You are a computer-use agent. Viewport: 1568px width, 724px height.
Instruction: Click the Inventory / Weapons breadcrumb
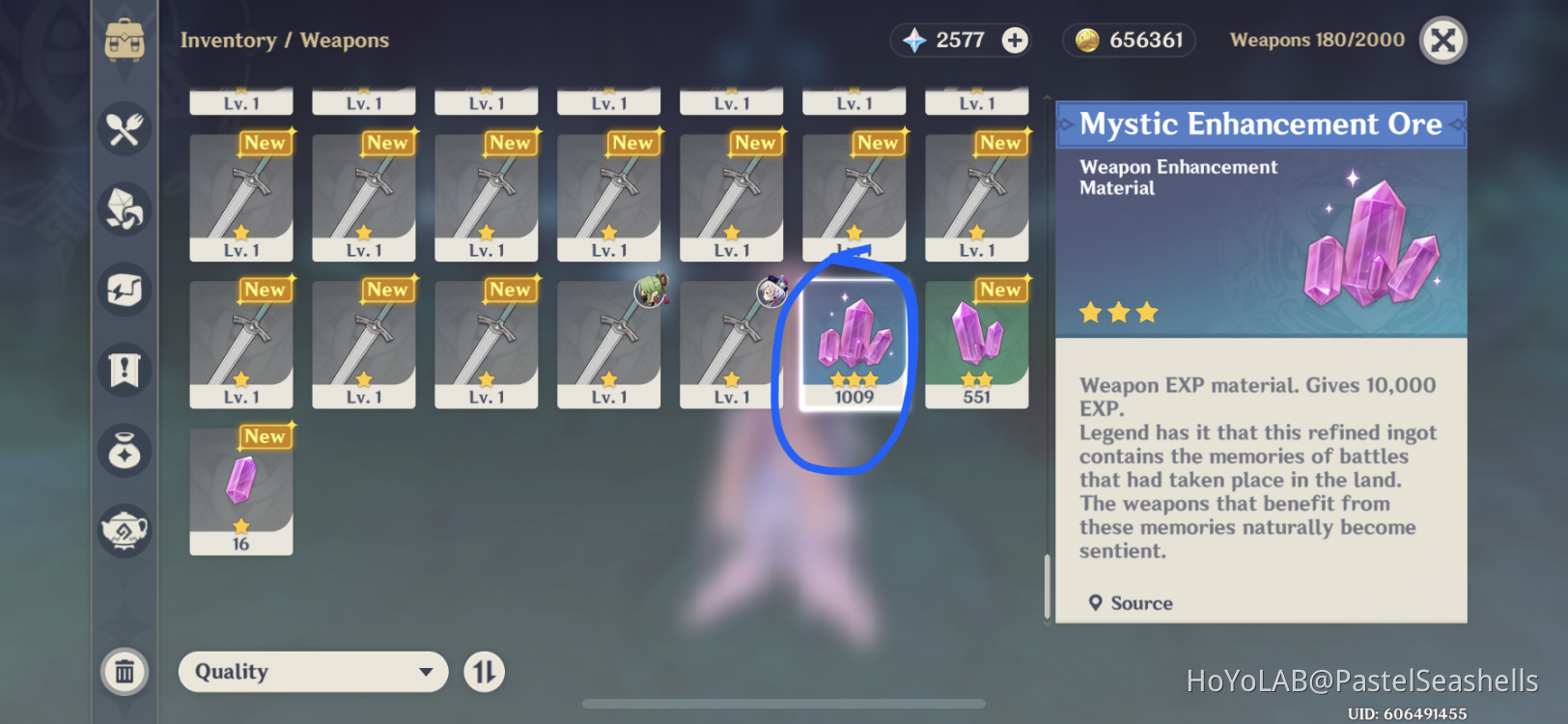(286, 40)
